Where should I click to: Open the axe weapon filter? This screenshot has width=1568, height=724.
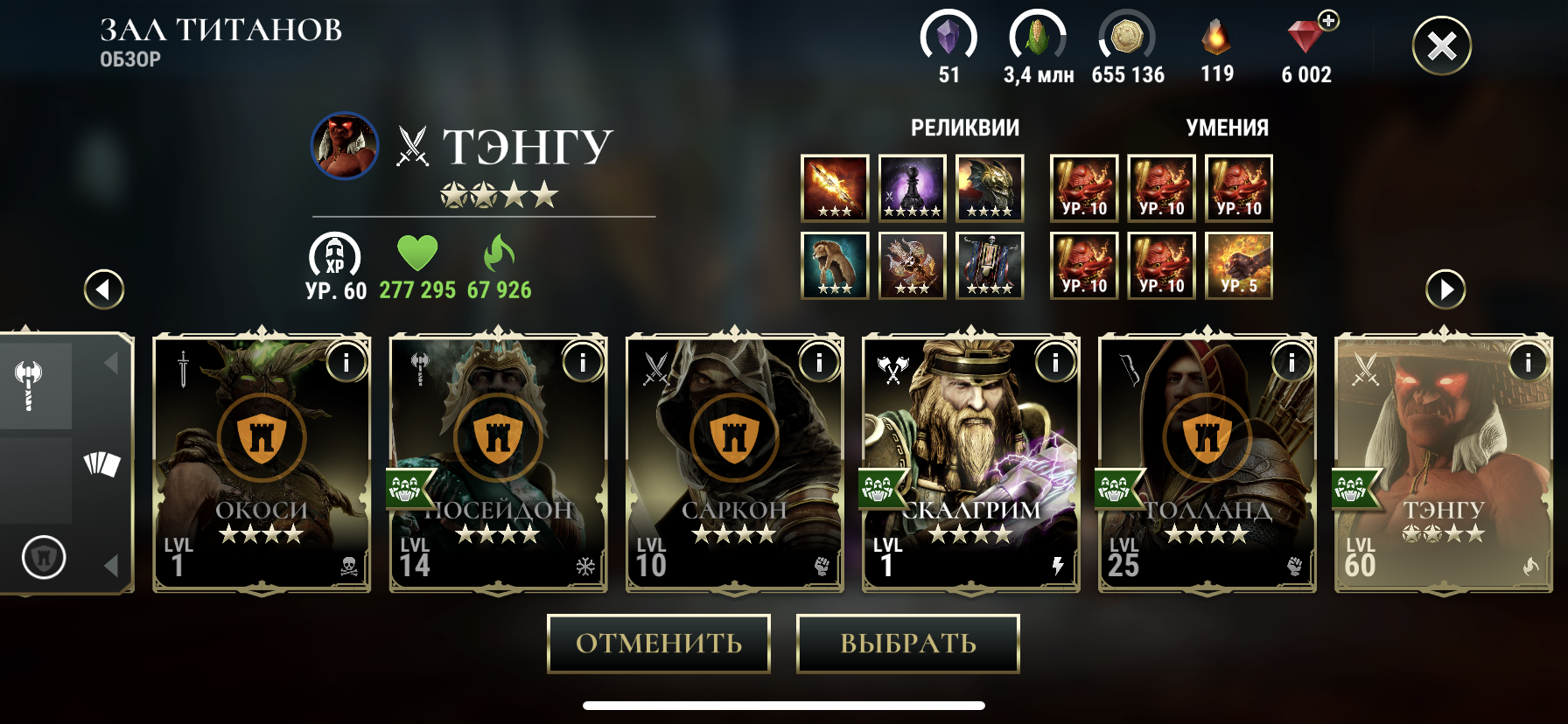30,385
